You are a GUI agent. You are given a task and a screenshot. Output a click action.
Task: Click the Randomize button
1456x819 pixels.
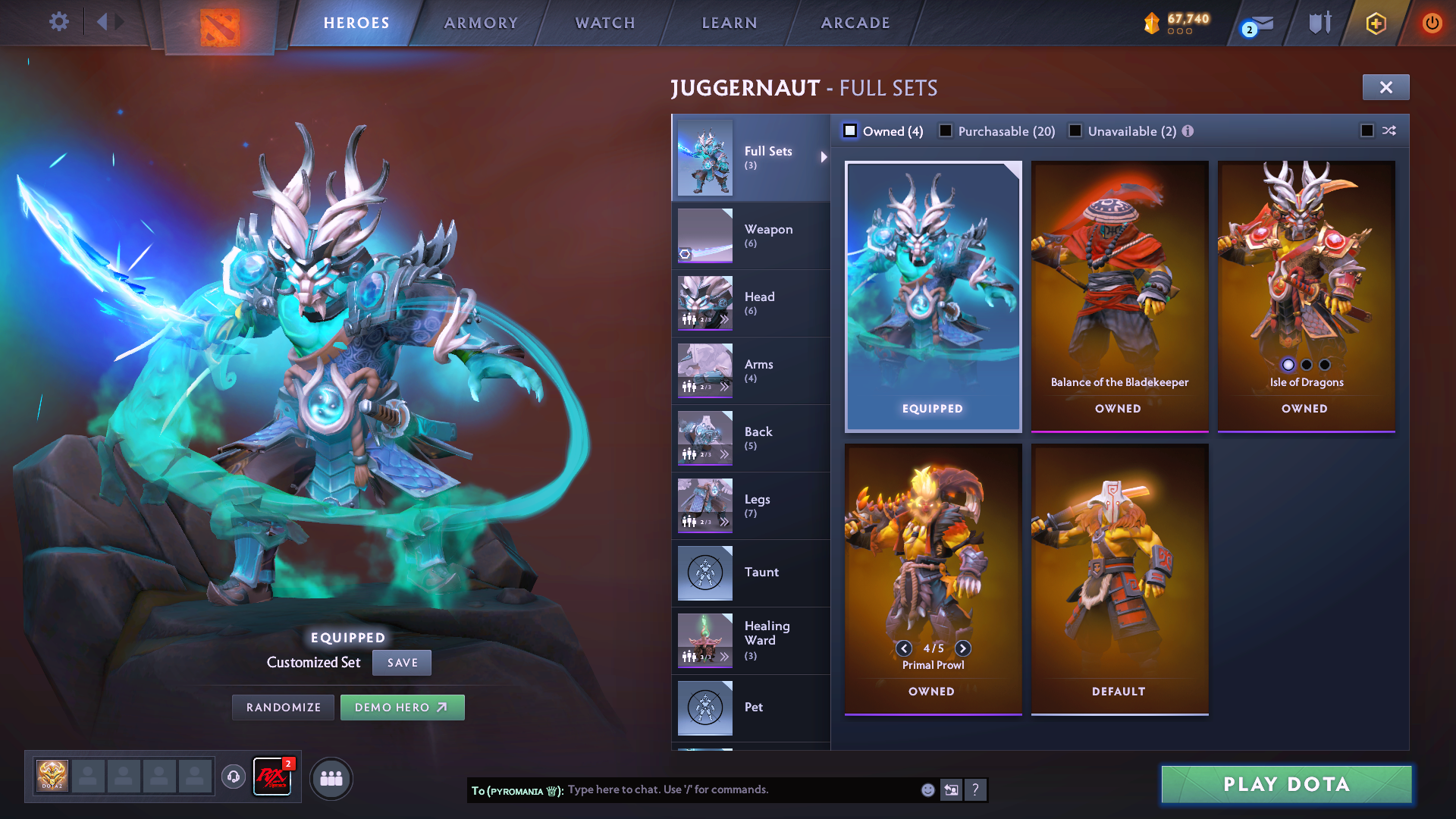tap(284, 708)
